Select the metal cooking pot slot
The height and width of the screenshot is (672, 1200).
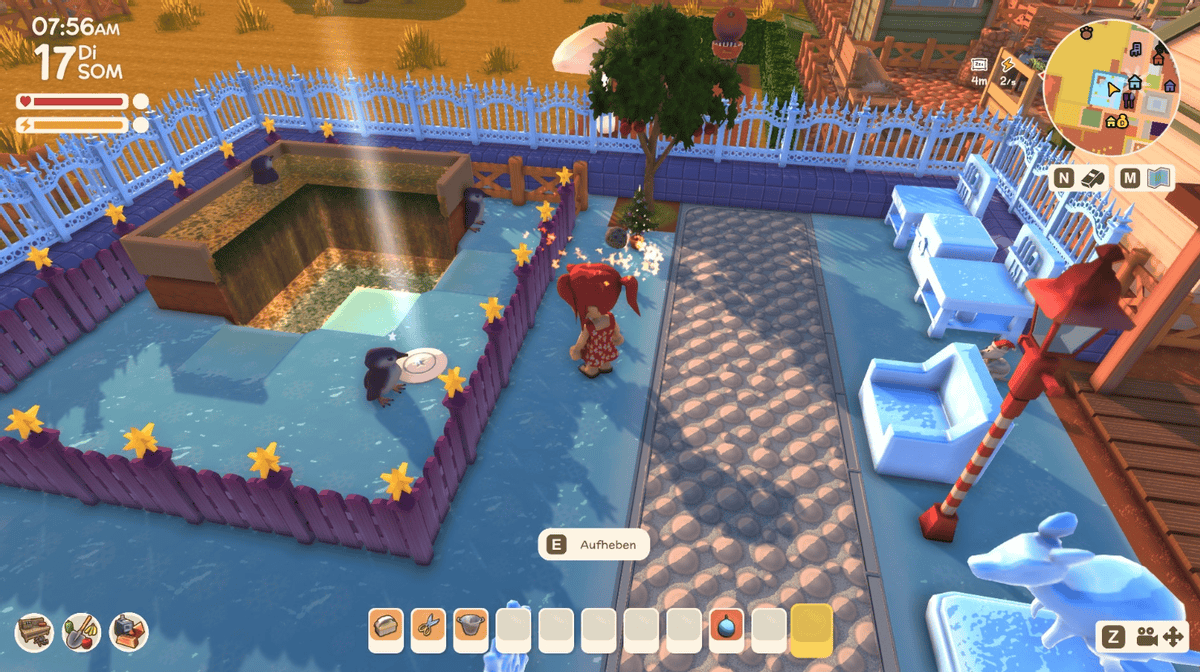click(x=470, y=629)
